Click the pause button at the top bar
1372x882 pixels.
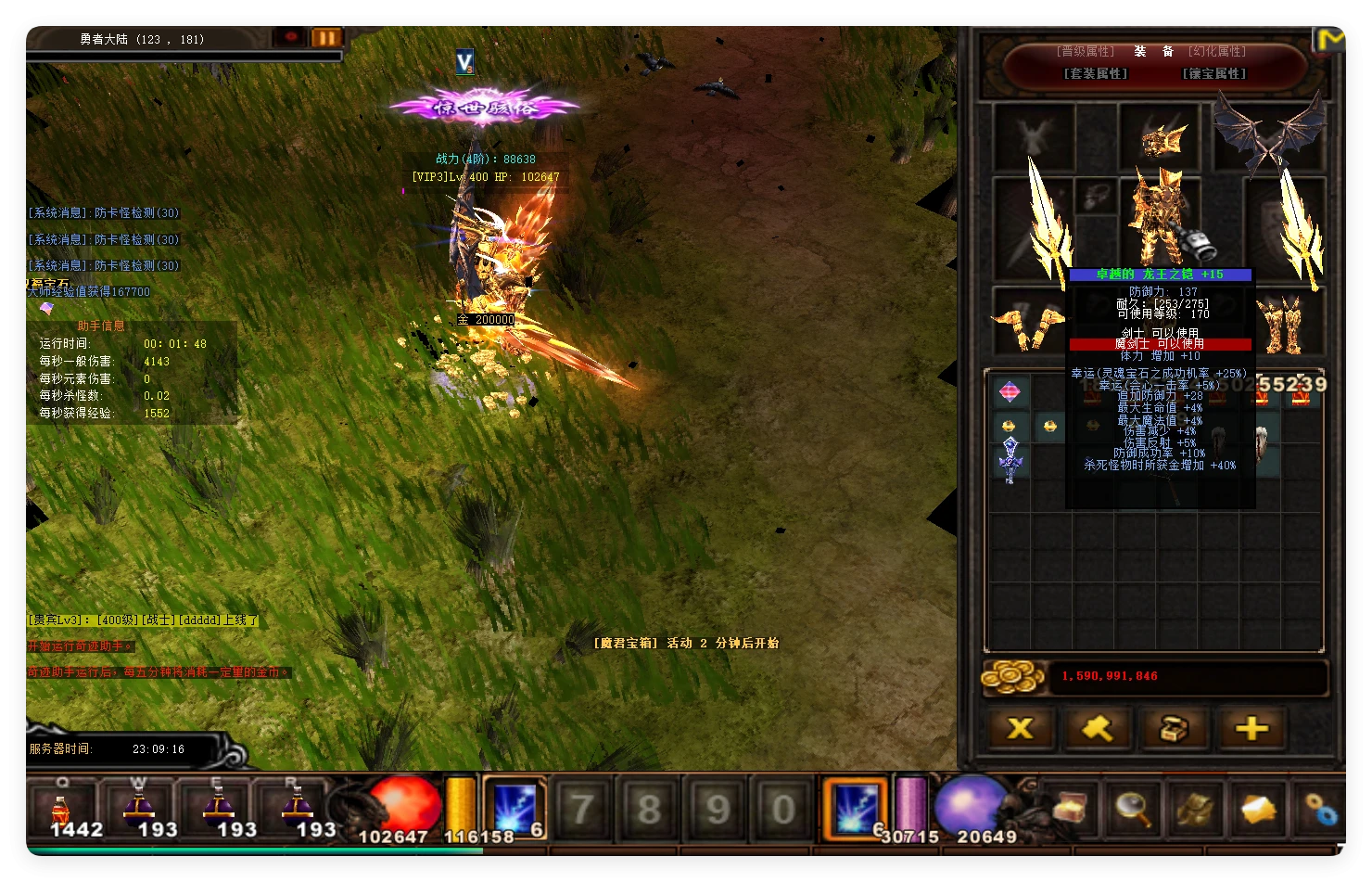[326, 38]
